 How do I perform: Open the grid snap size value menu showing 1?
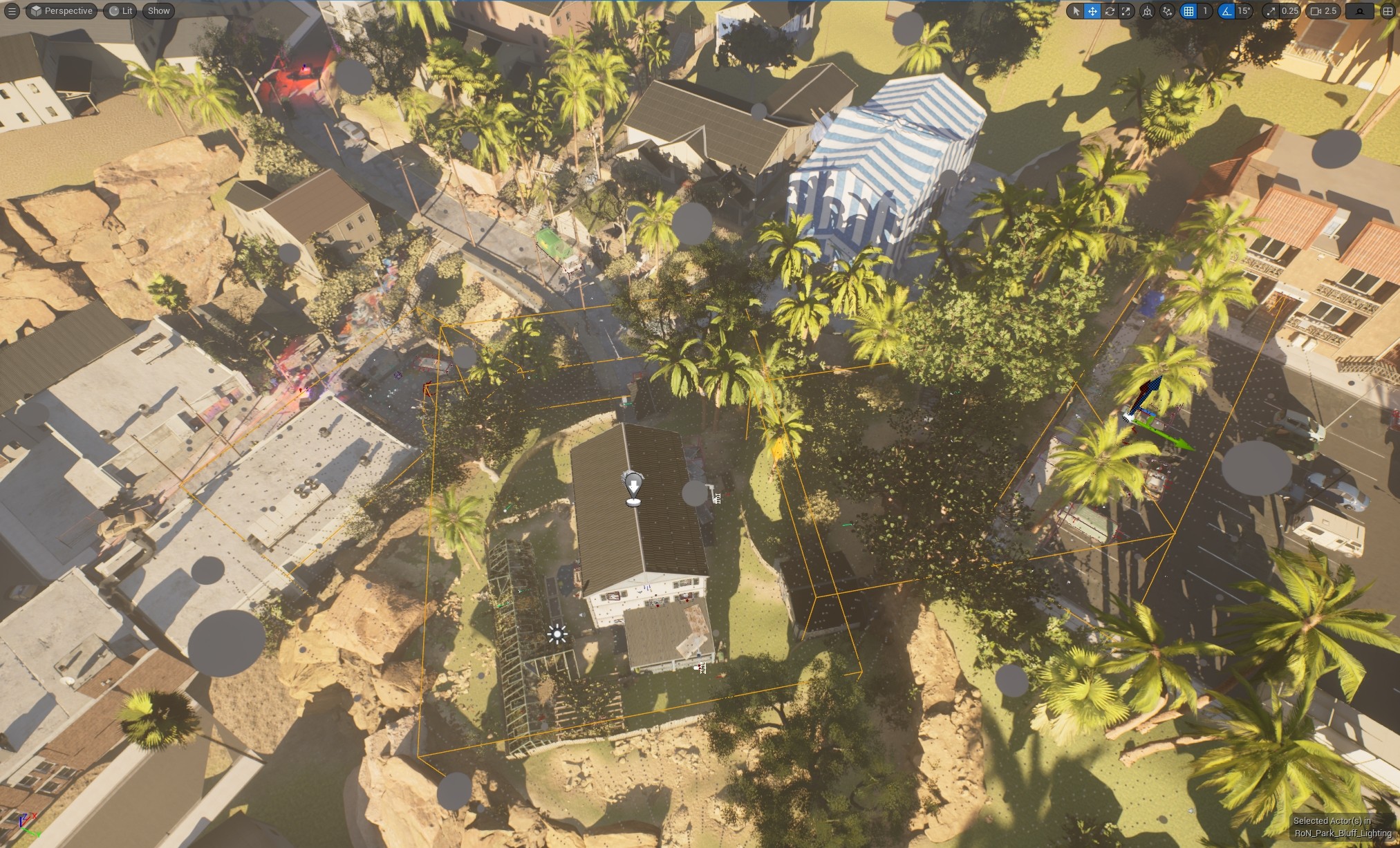pyautogui.click(x=1206, y=11)
